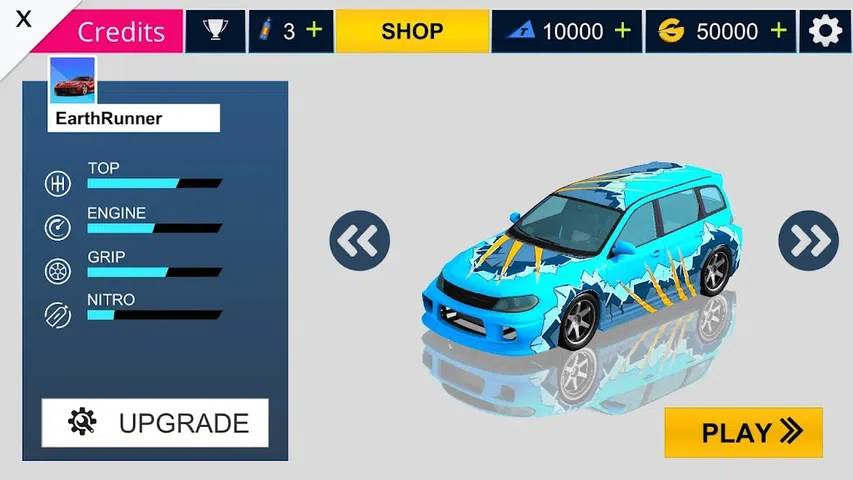This screenshot has height=480, width=853.
Task: Select the red car profile thumbnail
Action: click(73, 80)
